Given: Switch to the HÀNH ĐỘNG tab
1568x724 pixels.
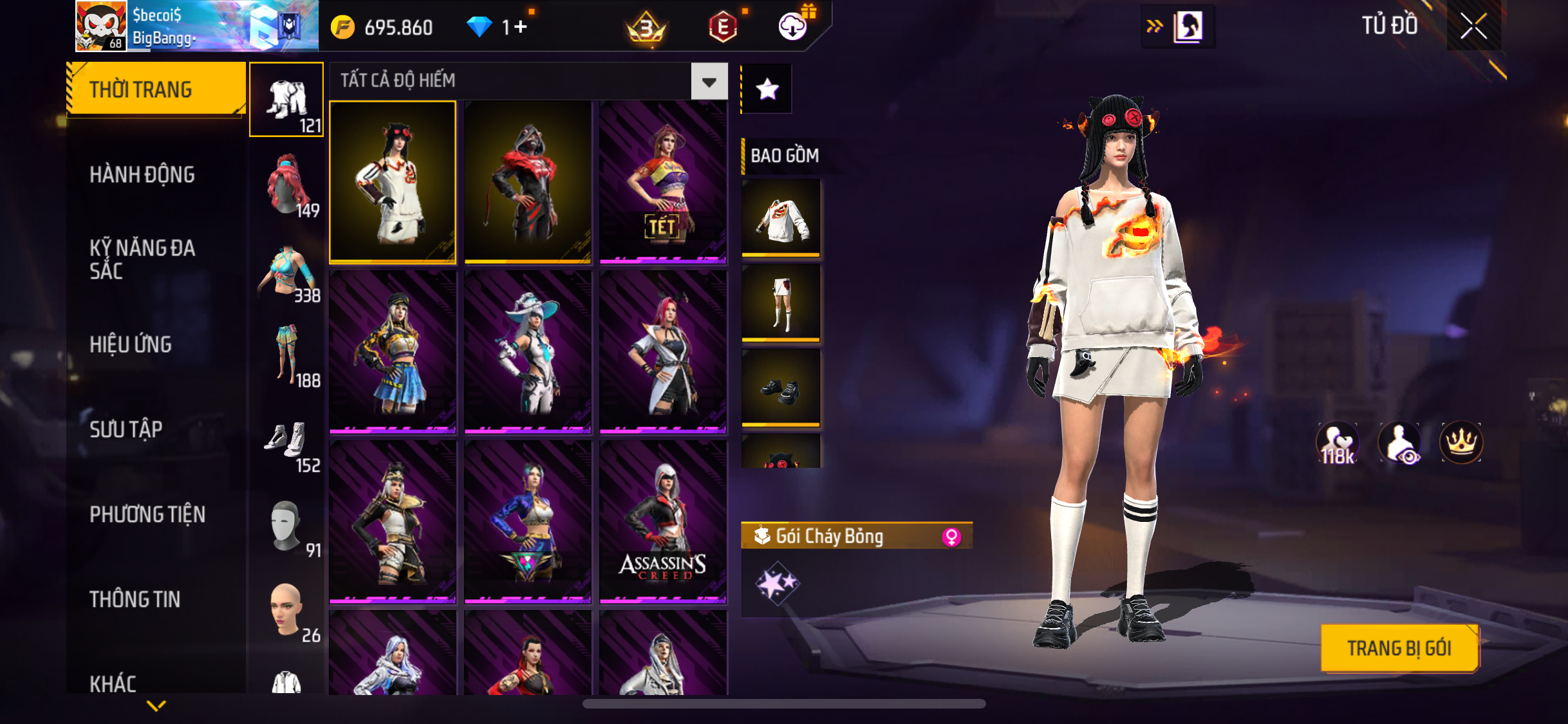Looking at the screenshot, I should [142, 174].
